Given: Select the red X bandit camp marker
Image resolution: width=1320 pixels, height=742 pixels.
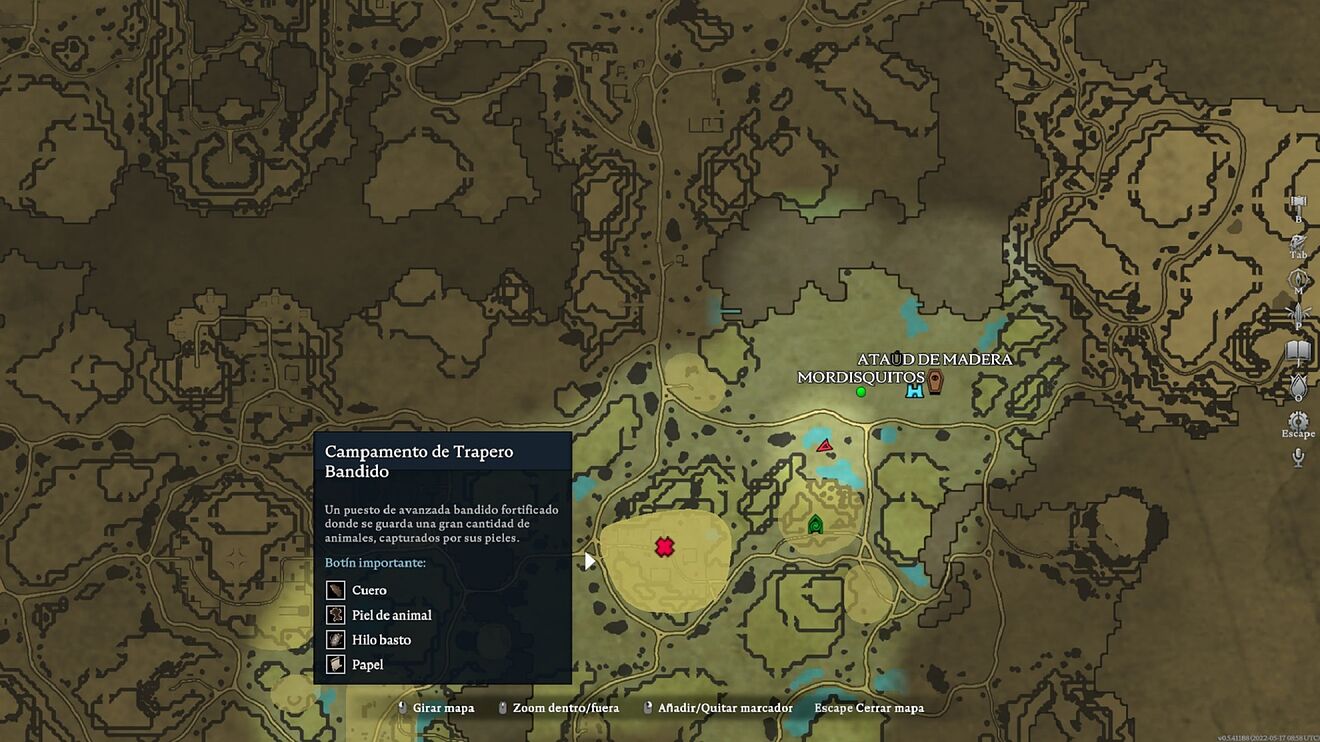Looking at the screenshot, I should point(663,547).
